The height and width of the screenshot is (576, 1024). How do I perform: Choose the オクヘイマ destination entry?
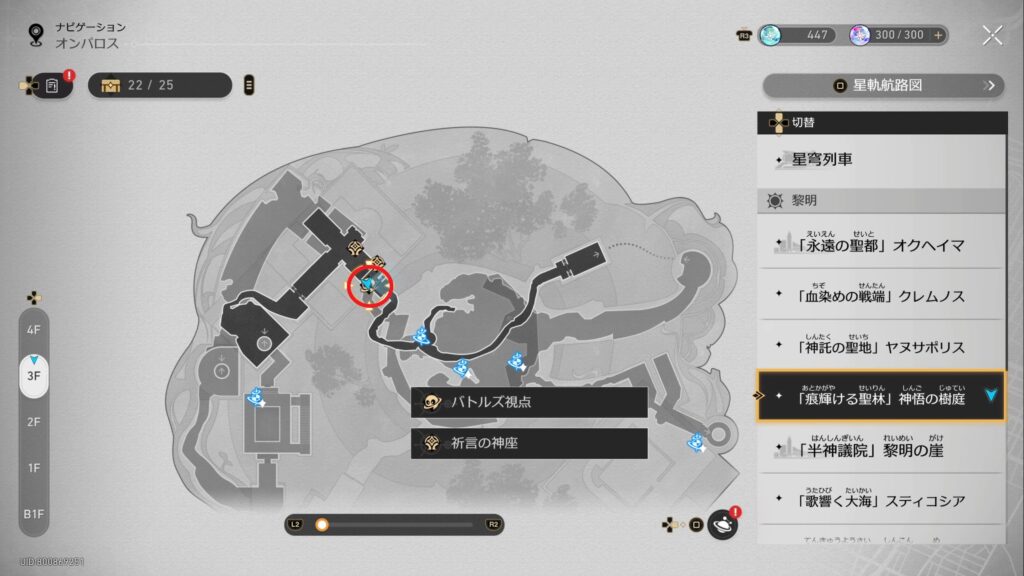(x=880, y=244)
